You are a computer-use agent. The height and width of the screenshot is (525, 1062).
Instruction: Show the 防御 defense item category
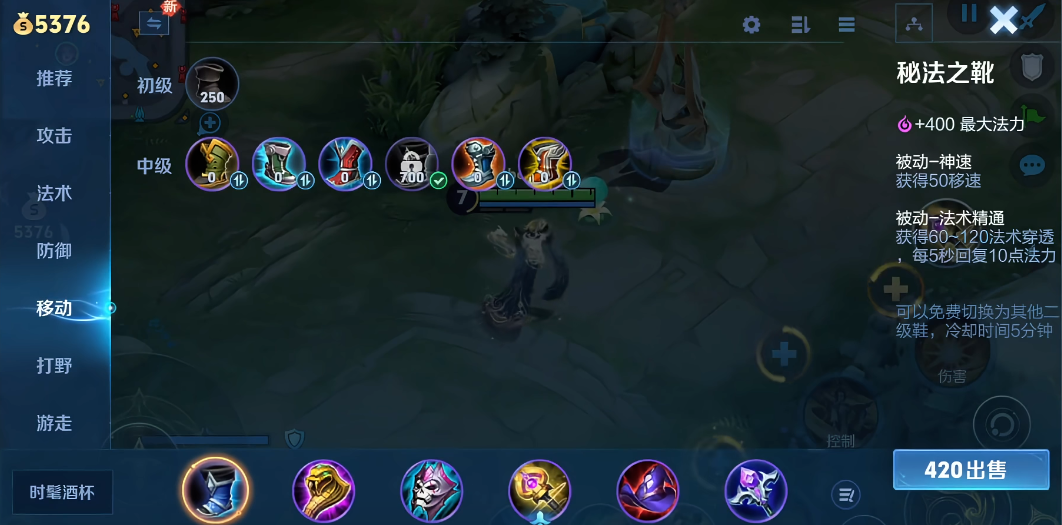[54, 251]
